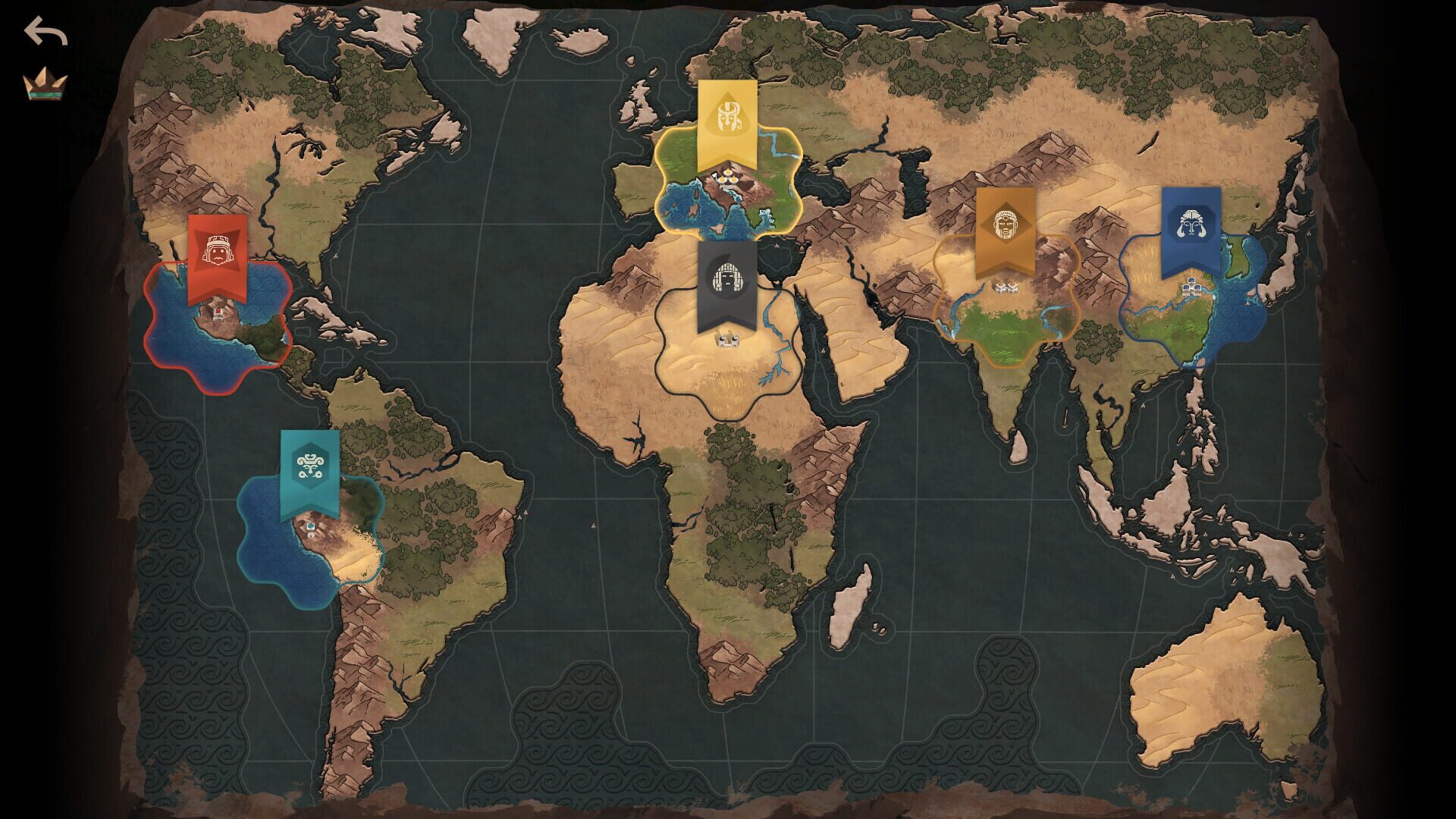Select the bronze bearded-king banner over the Indus region

pyautogui.click(x=1006, y=224)
